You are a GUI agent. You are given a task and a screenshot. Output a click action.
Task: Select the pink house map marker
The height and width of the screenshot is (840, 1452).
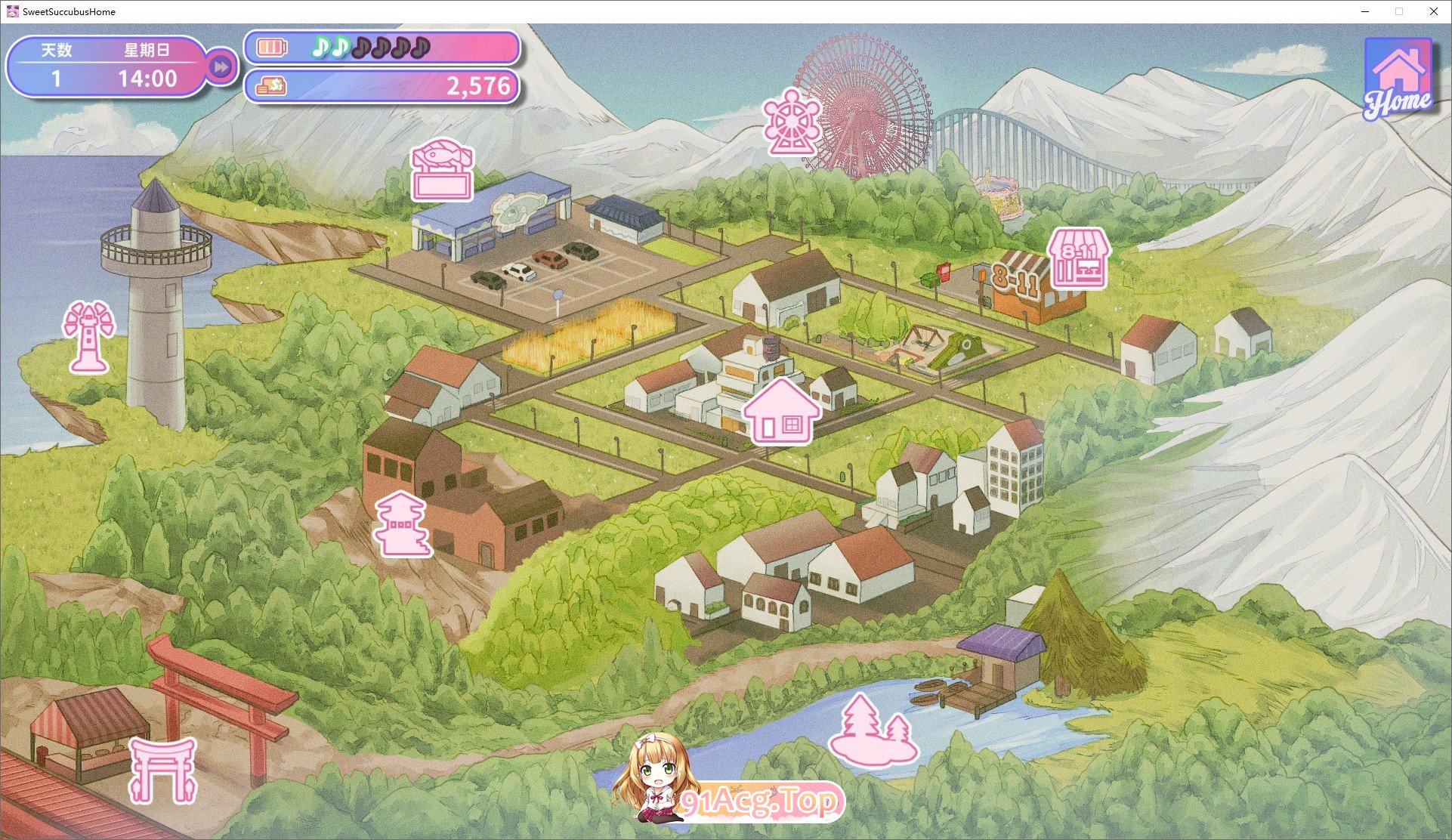click(x=781, y=412)
